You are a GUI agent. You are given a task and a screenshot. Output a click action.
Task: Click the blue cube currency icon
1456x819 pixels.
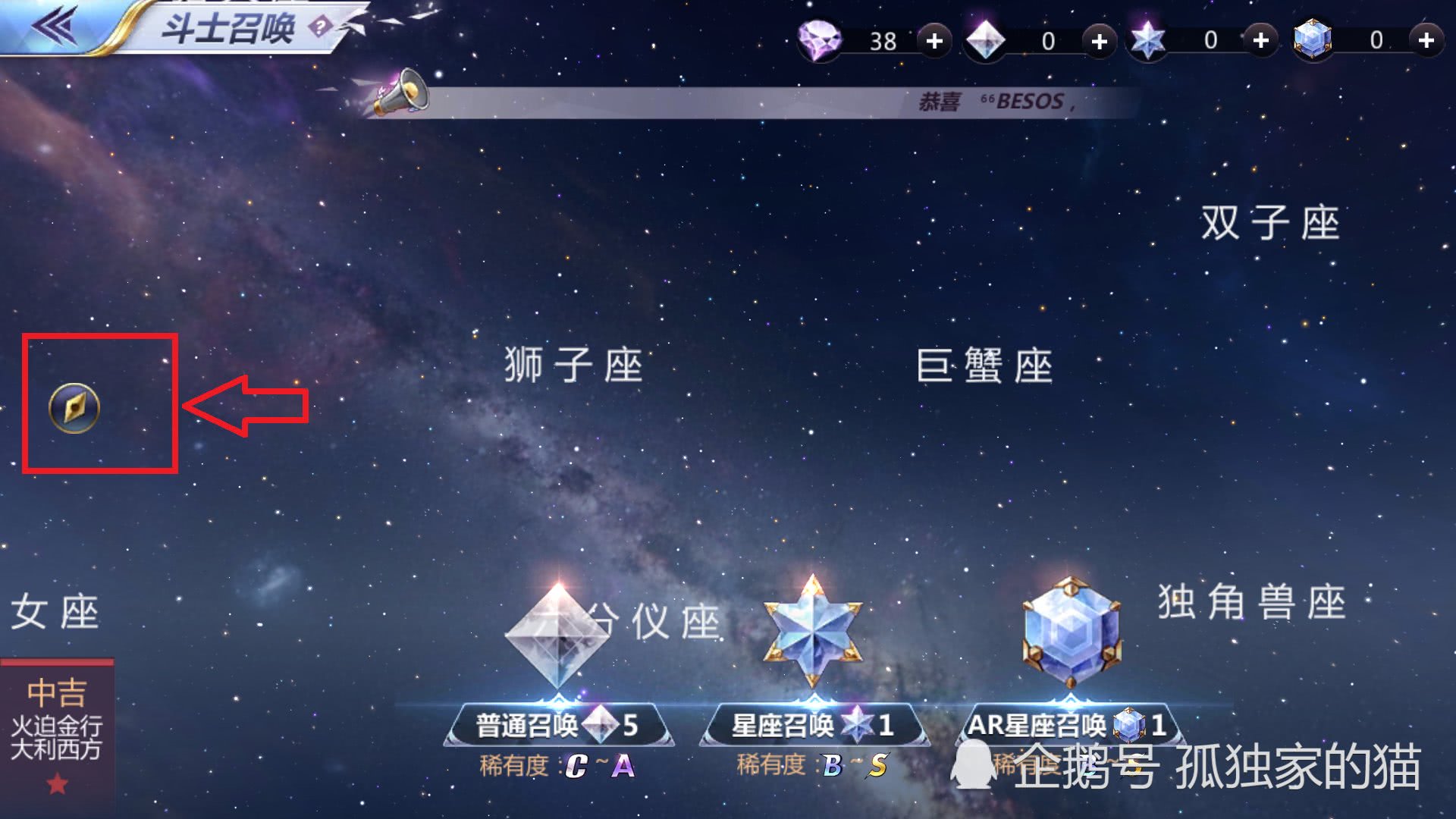point(1312,39)
